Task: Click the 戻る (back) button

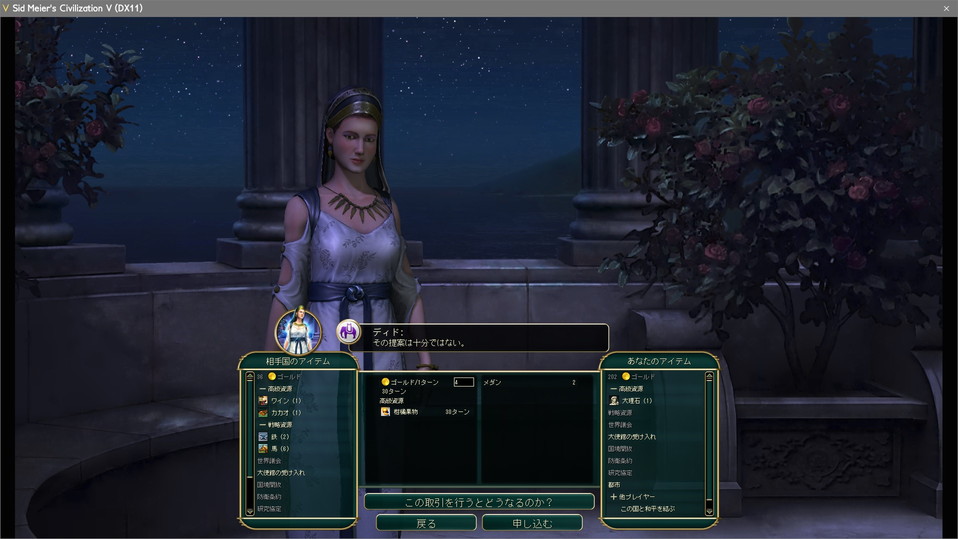Action: pyautogui.click(x=426, y=523)
